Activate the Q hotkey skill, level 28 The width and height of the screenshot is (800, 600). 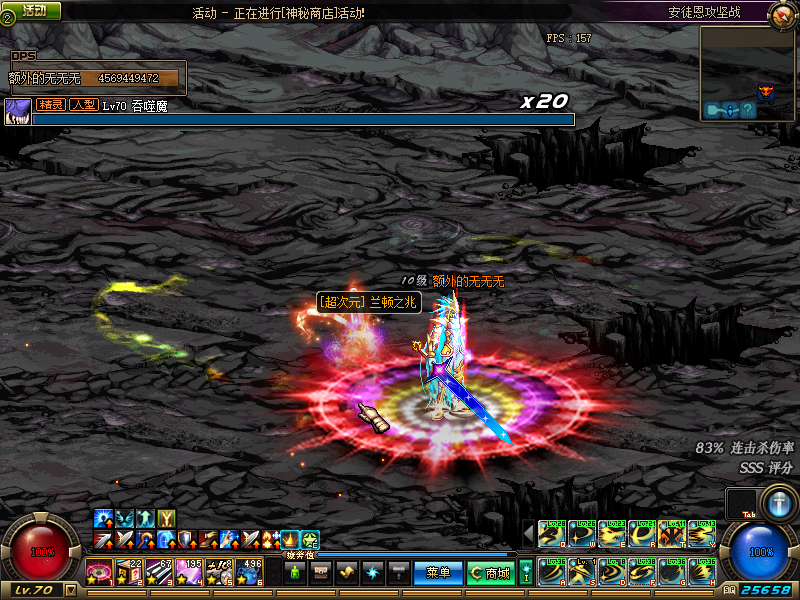click(x=551, y=534)
